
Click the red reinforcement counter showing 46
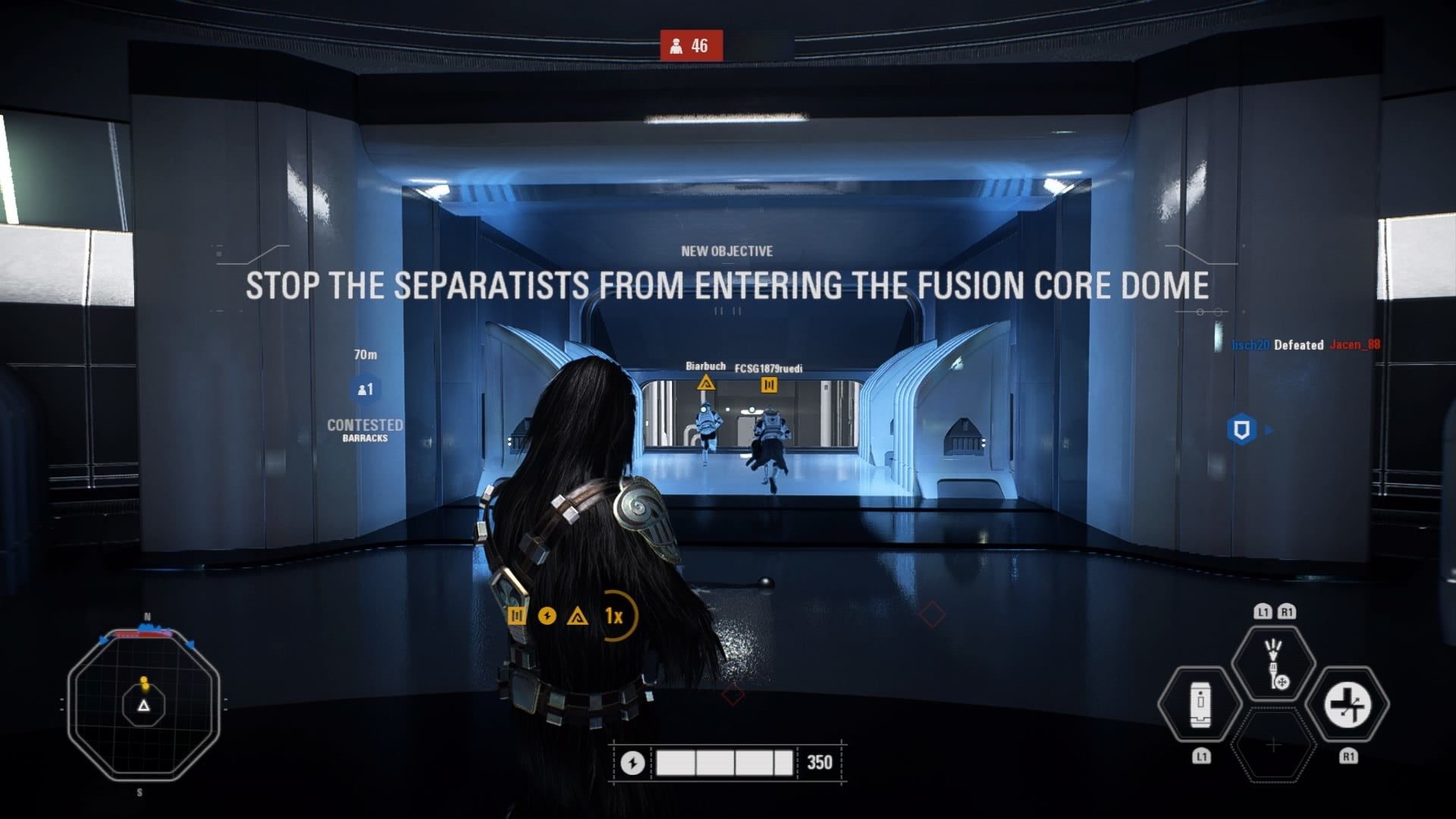[x=691, y=46]
